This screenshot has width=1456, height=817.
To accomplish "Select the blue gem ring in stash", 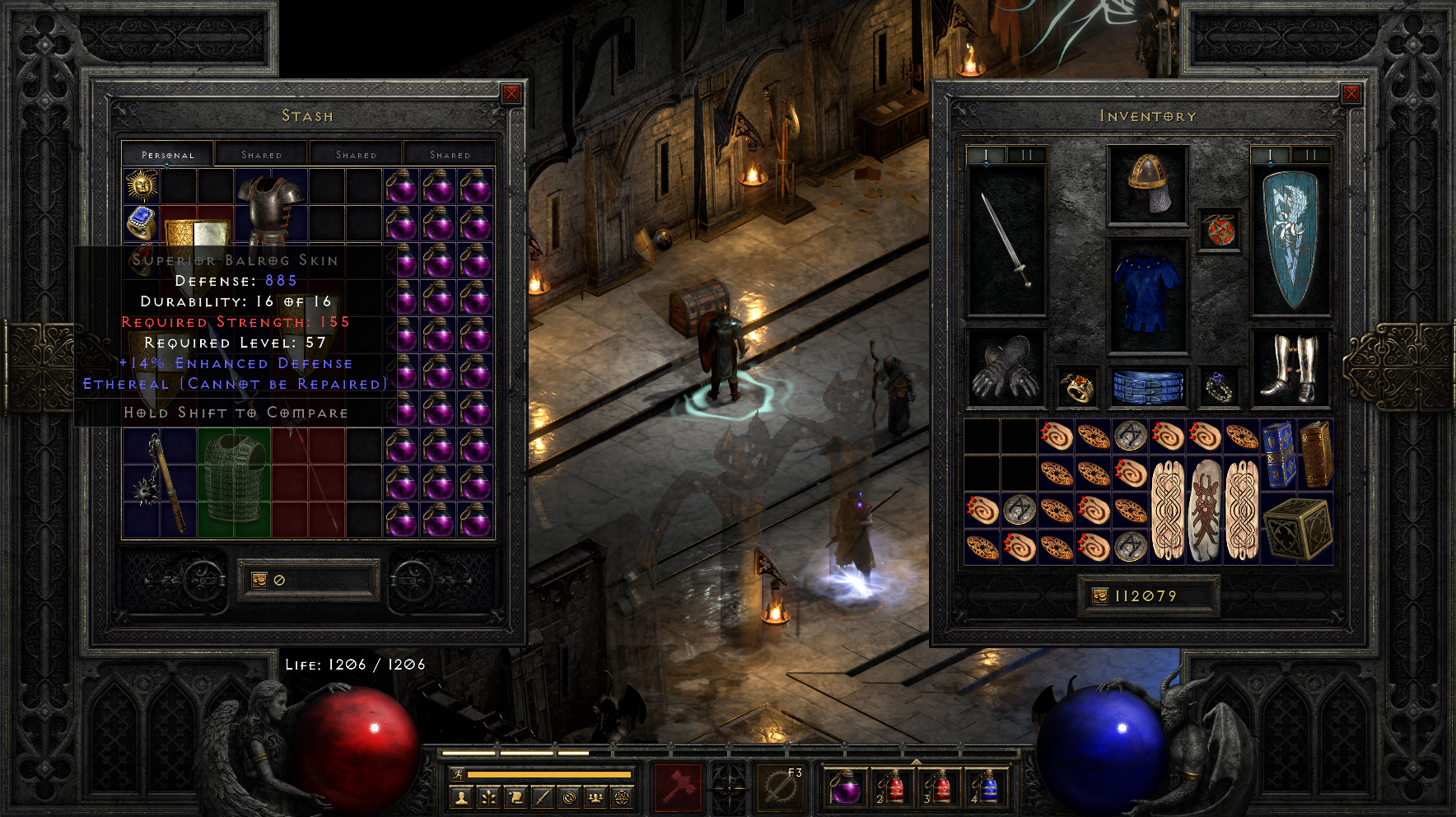I will coord(142,222).
